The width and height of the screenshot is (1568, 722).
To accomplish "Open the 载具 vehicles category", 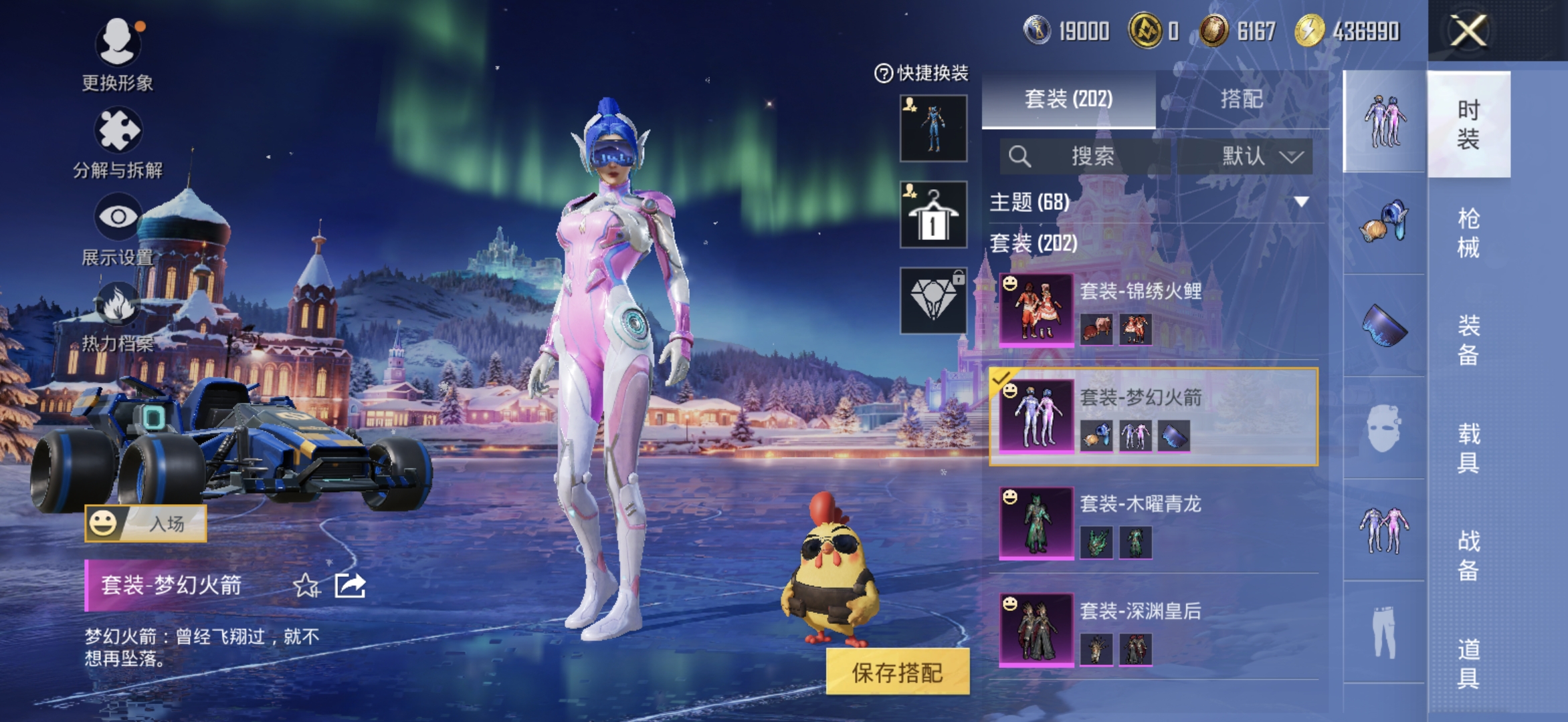I will click(1468, 448).
